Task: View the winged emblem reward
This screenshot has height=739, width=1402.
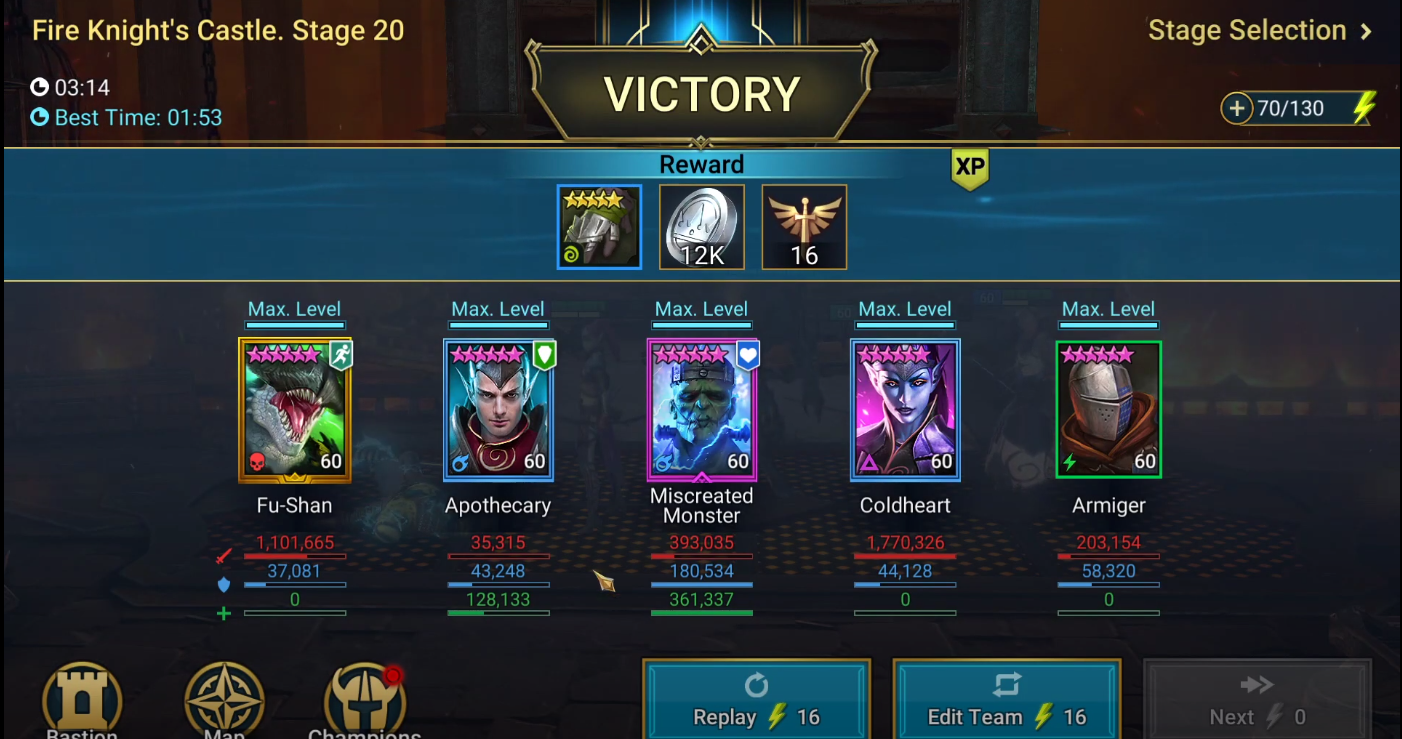Action: pos(804,227)
